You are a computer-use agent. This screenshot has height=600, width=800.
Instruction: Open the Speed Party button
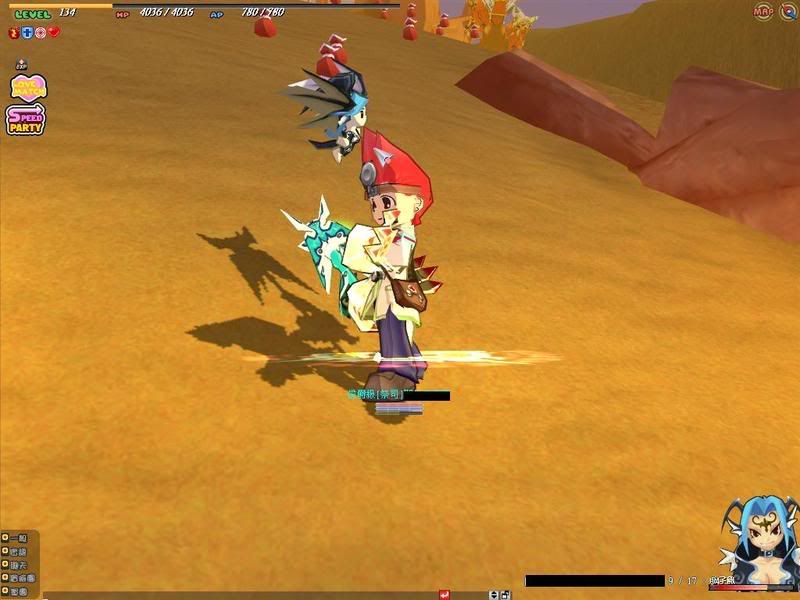pyautogui.click(x=25, y=120)
